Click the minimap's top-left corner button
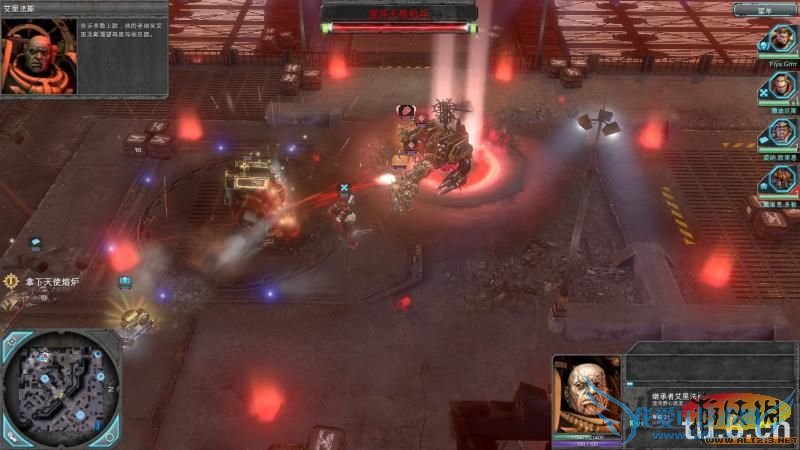 pyautogui.click(x=12, y=343)
